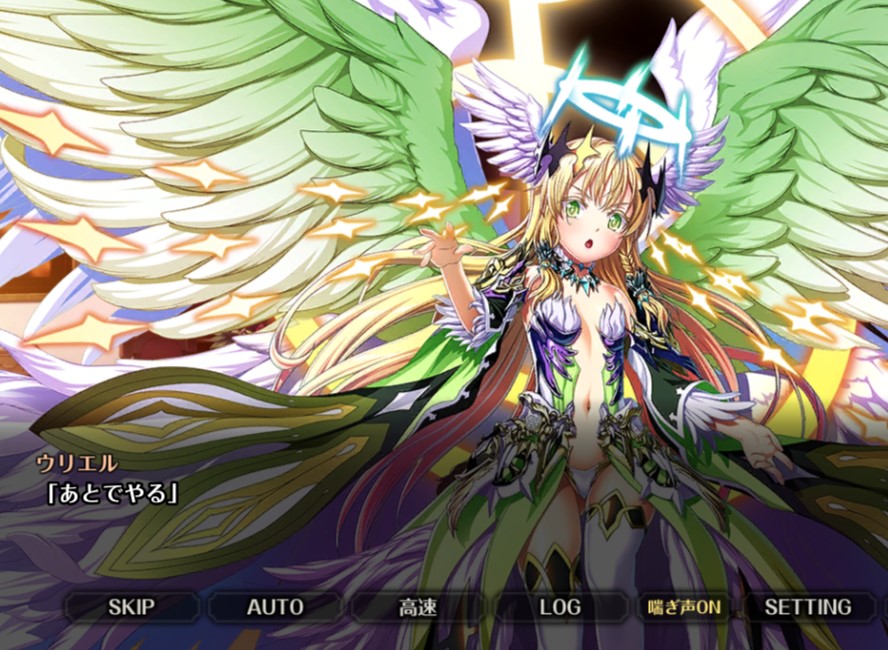This screenshot has height=650, width=888.
Task: Activate the 高速 fast-forward button
Action: 417,607
